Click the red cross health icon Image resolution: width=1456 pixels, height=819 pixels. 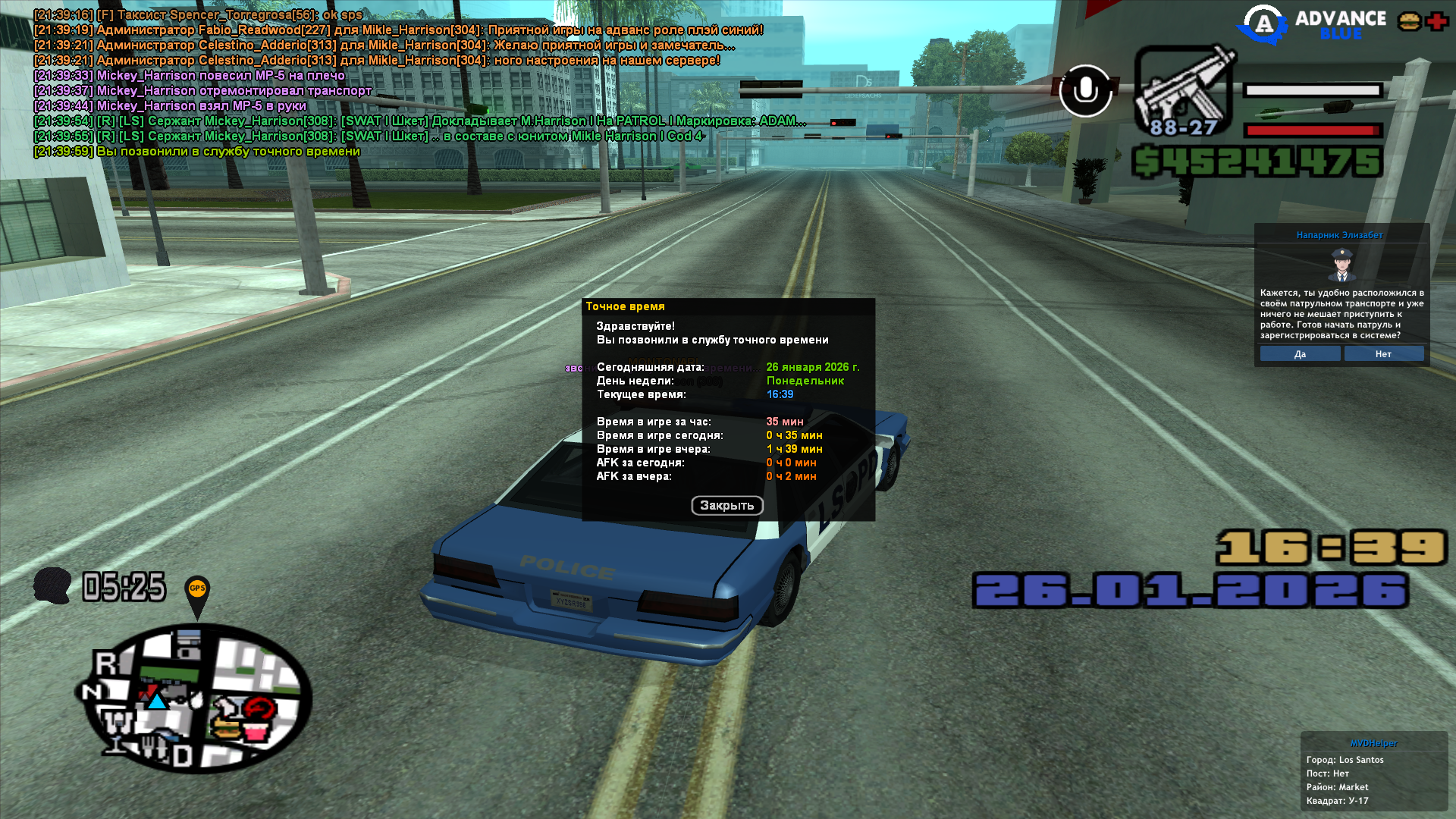(1437, 21)
